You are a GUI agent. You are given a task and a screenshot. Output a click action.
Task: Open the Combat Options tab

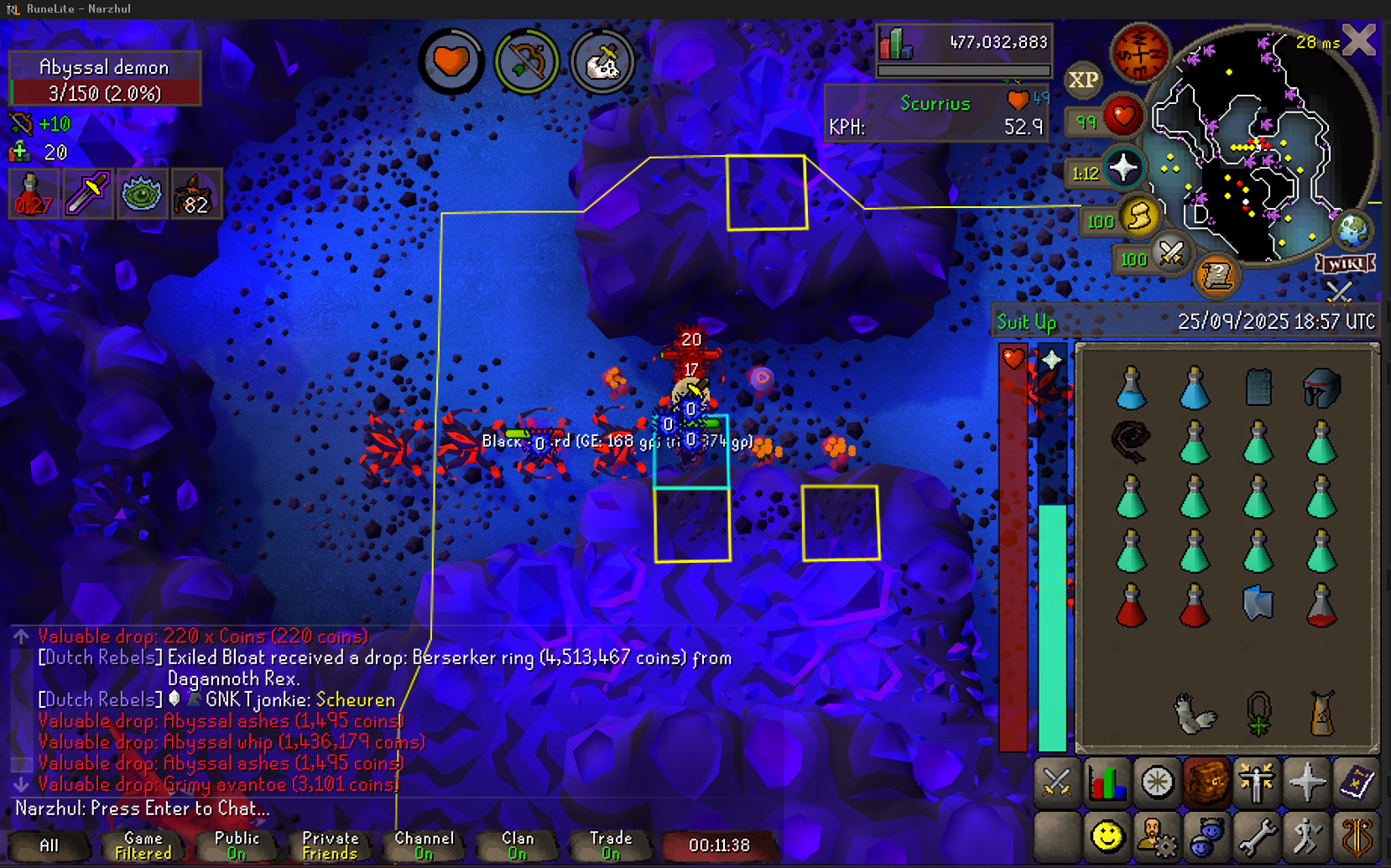pyautogui.click(x=1056, y=783)
